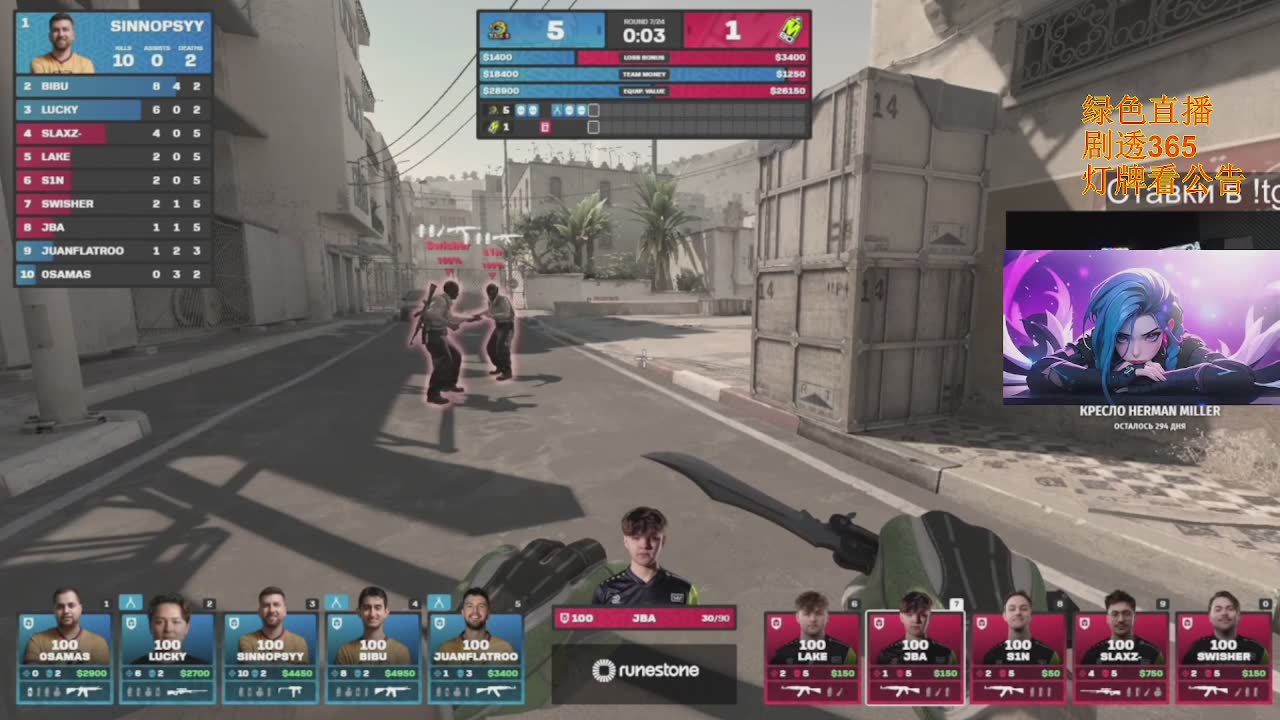Click the highlighted JBA player card

point(915,652)
